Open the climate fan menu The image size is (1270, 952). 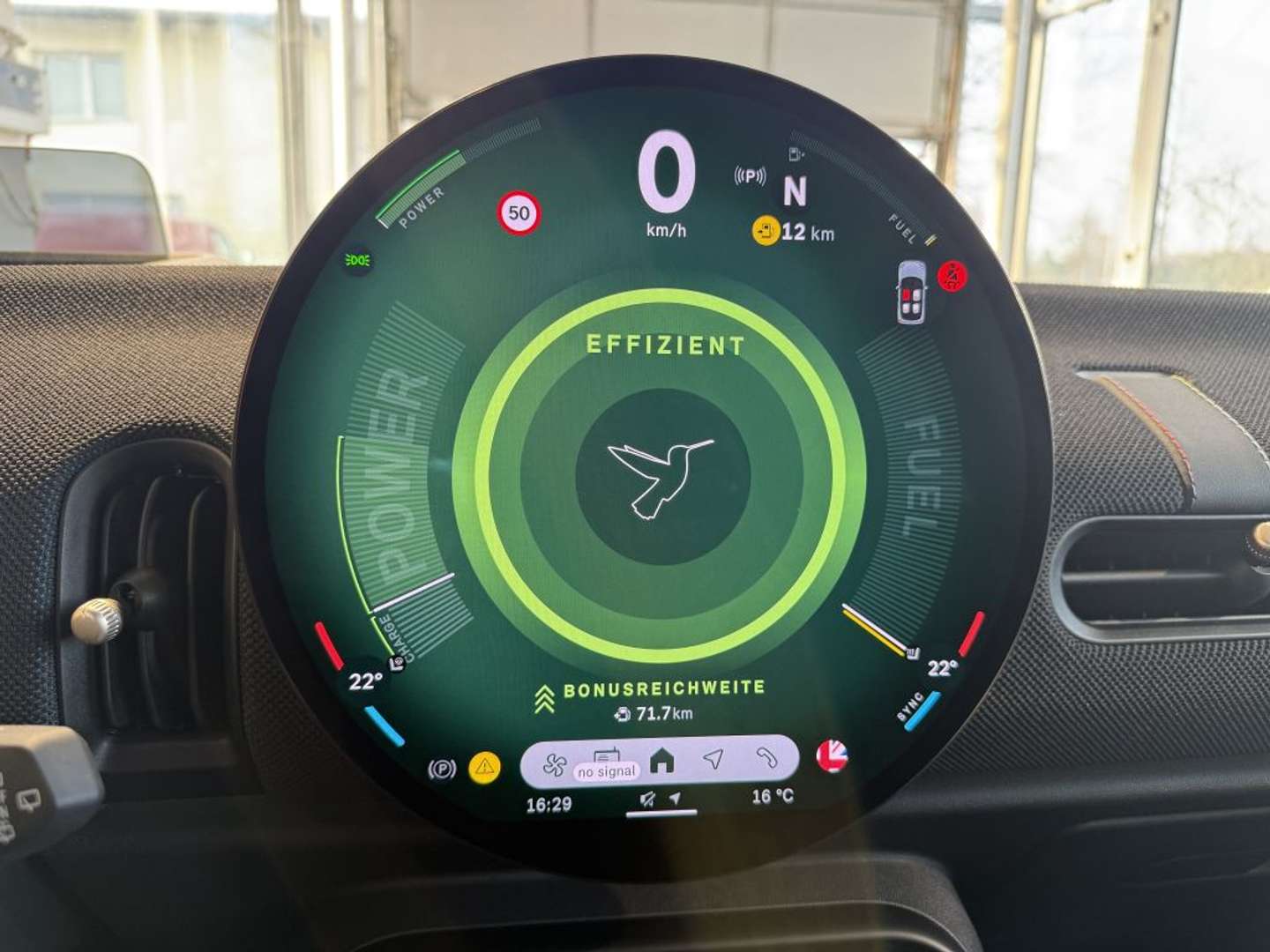click(555, 763)
